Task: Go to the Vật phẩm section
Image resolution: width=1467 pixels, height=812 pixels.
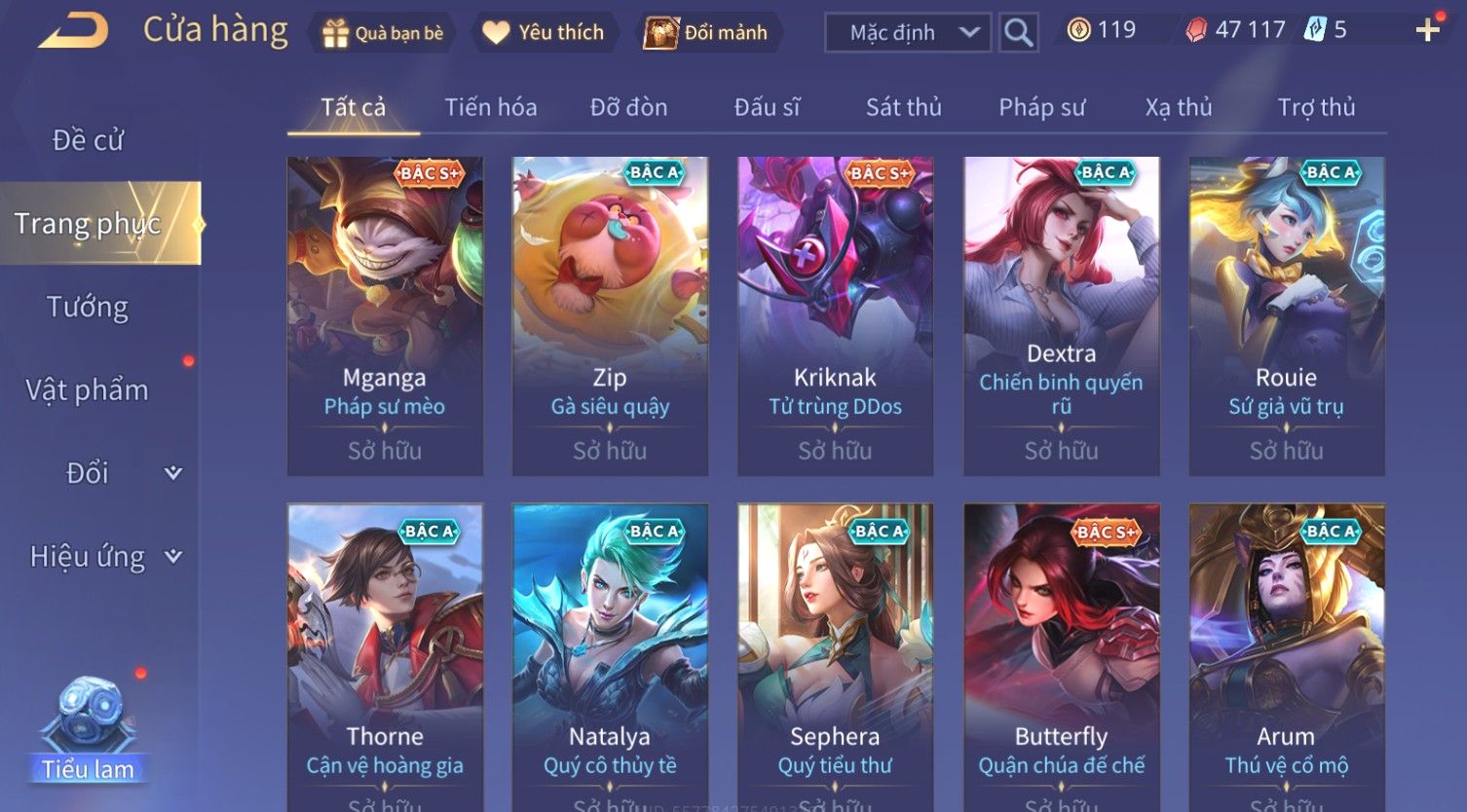Action: pyautogui.click(x=88, y=390)
